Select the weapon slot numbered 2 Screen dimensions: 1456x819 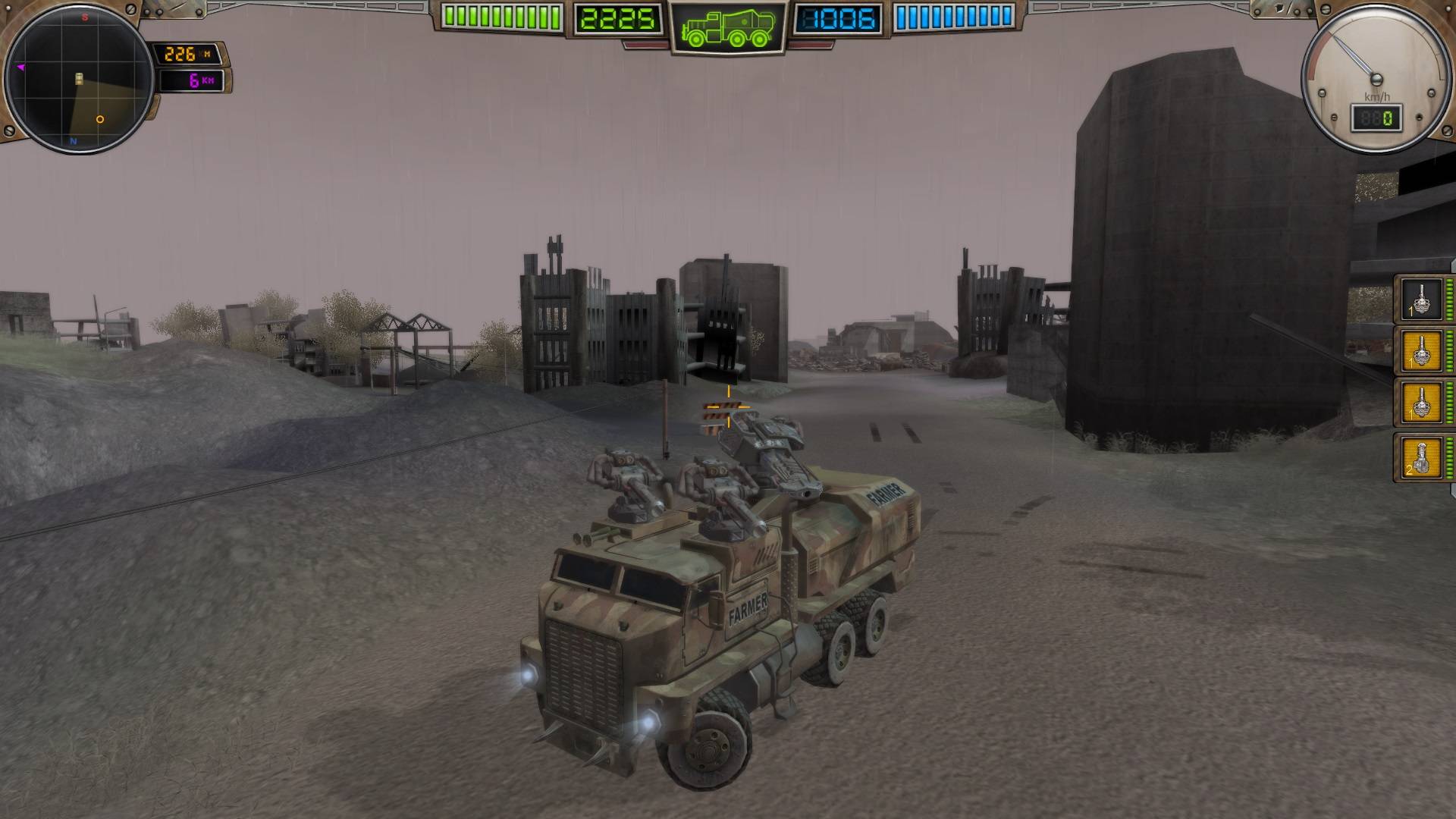tap(1421, 457)
